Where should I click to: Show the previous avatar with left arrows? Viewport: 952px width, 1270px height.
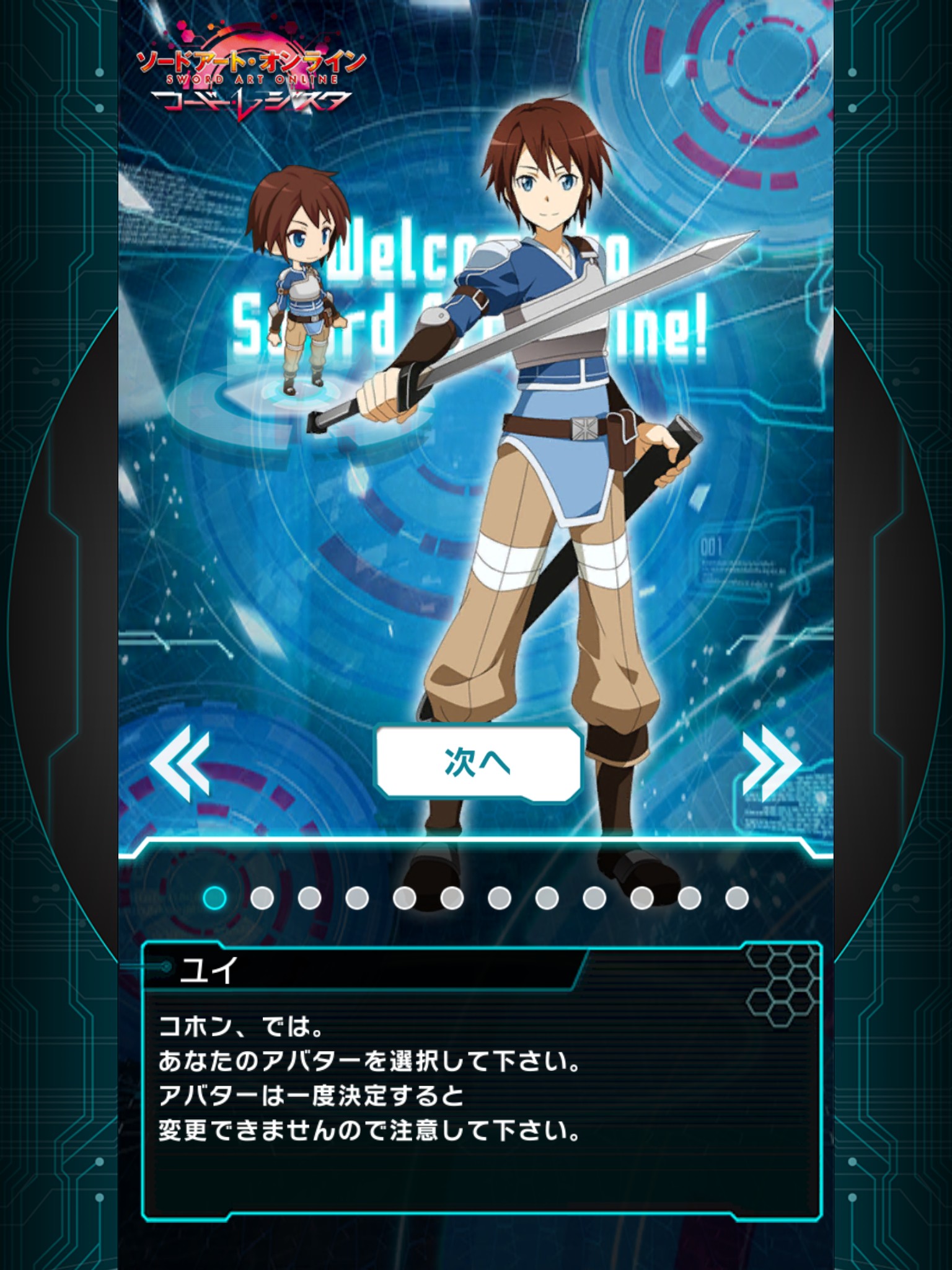click(180, 763)
